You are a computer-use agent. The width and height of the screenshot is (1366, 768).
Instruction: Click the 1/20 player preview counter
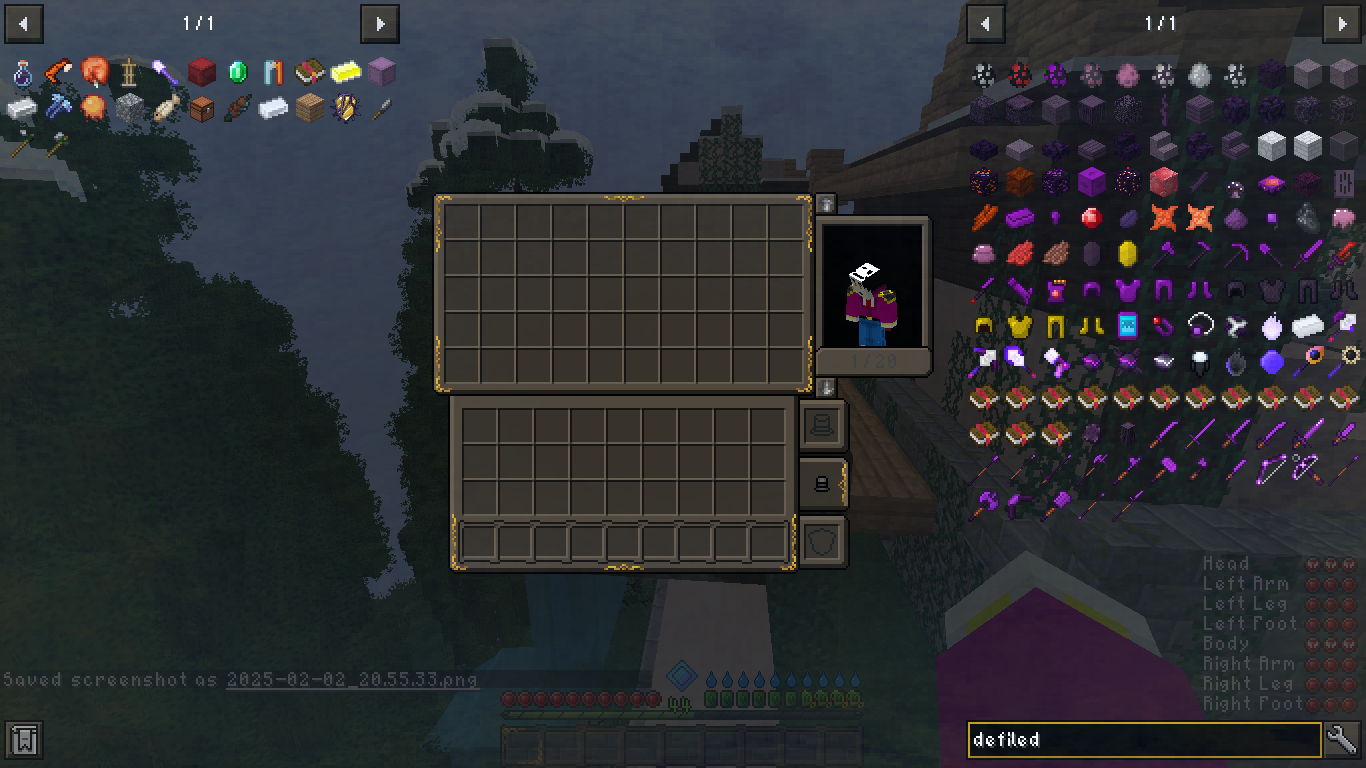[872, 360]
